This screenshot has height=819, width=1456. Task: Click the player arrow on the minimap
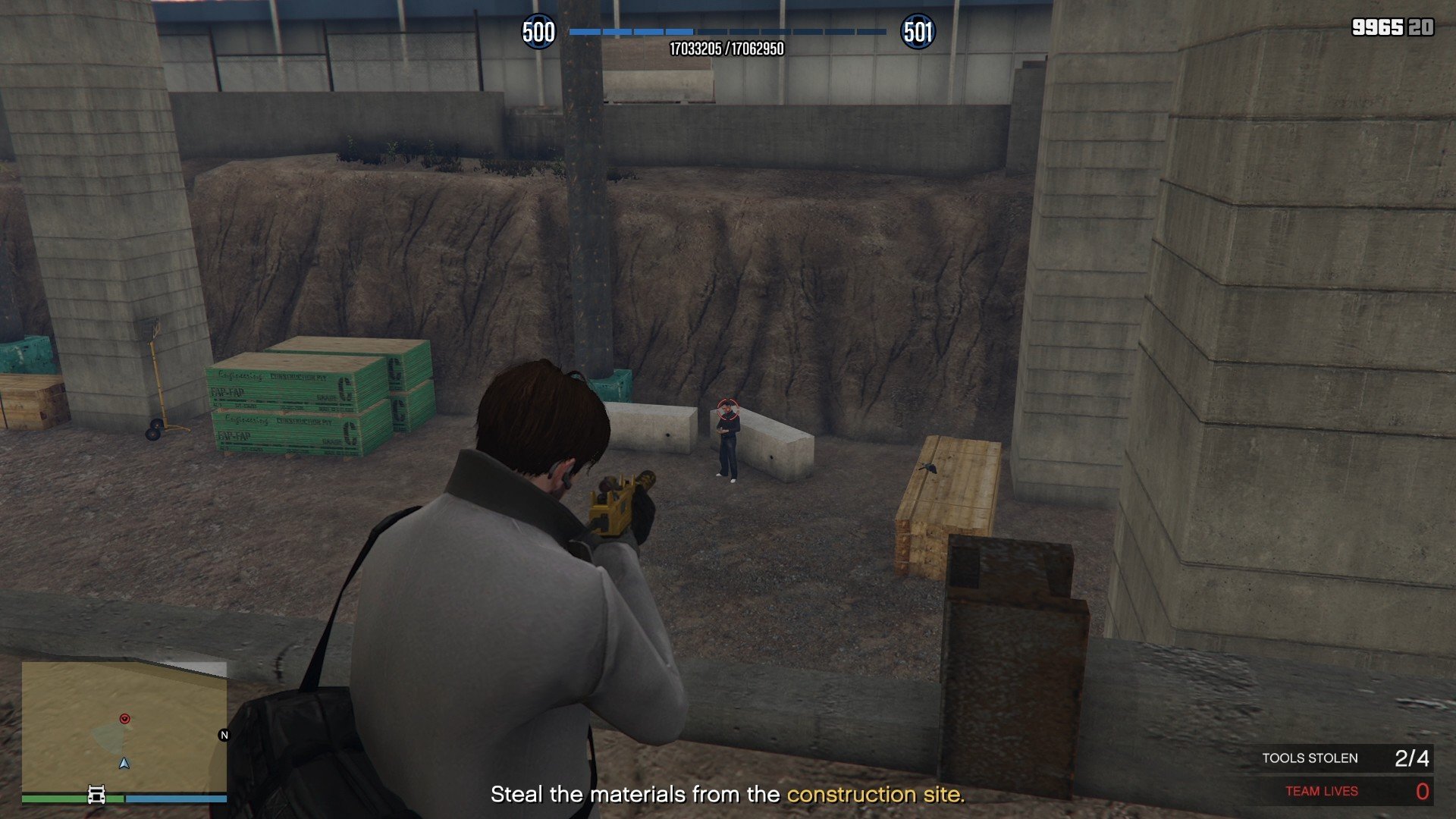(124, 763)
